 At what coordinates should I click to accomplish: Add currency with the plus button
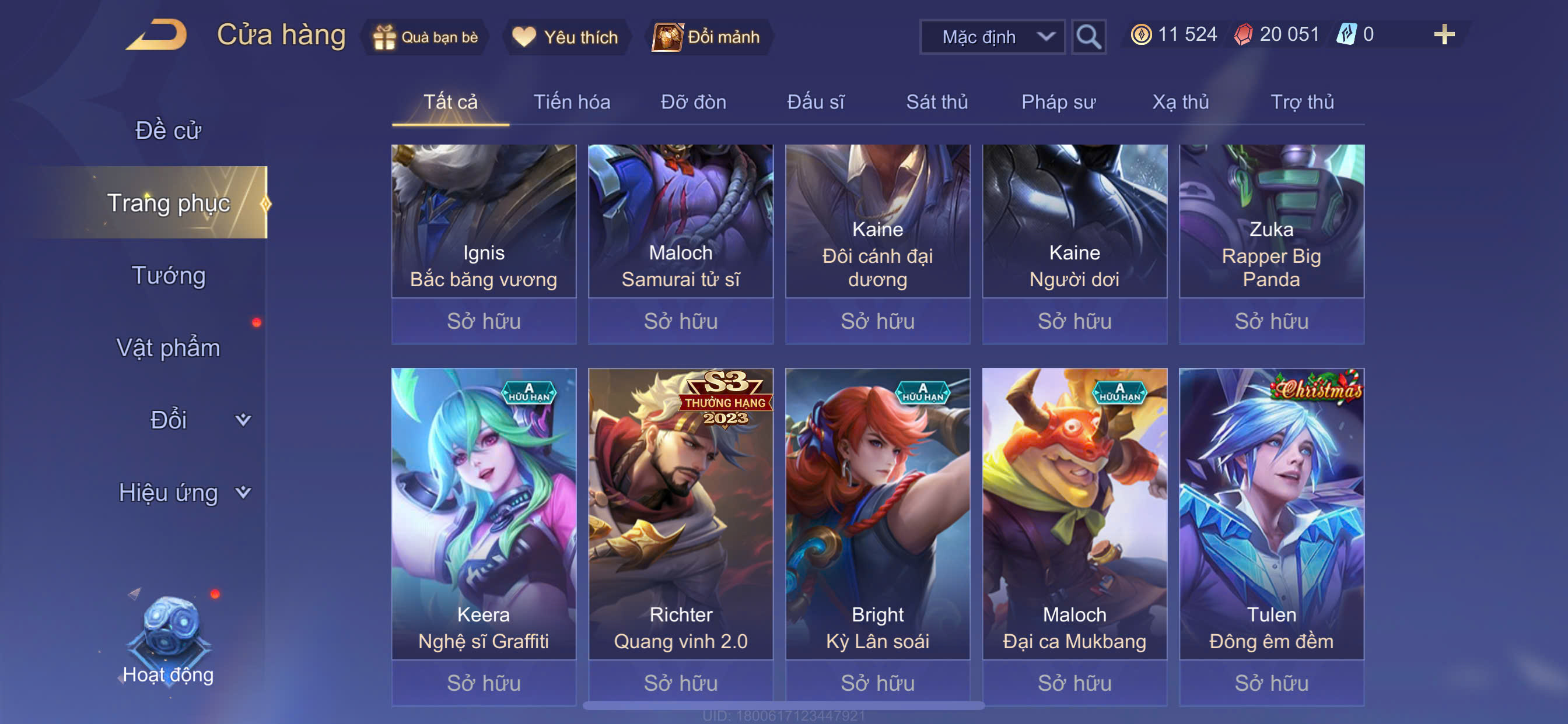(x=1444, y=34)
